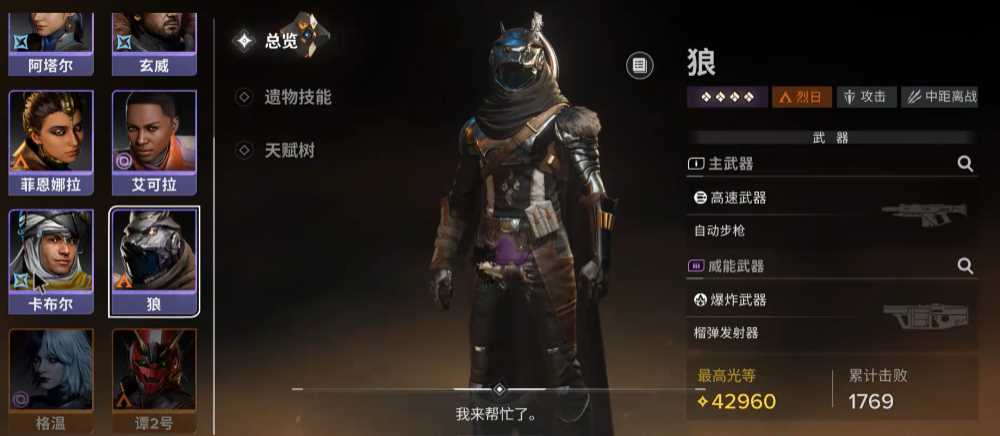The image size is (1000, 436).
Task: Open the 遗物技能 relic skills tab
Action: click(296, 97)
